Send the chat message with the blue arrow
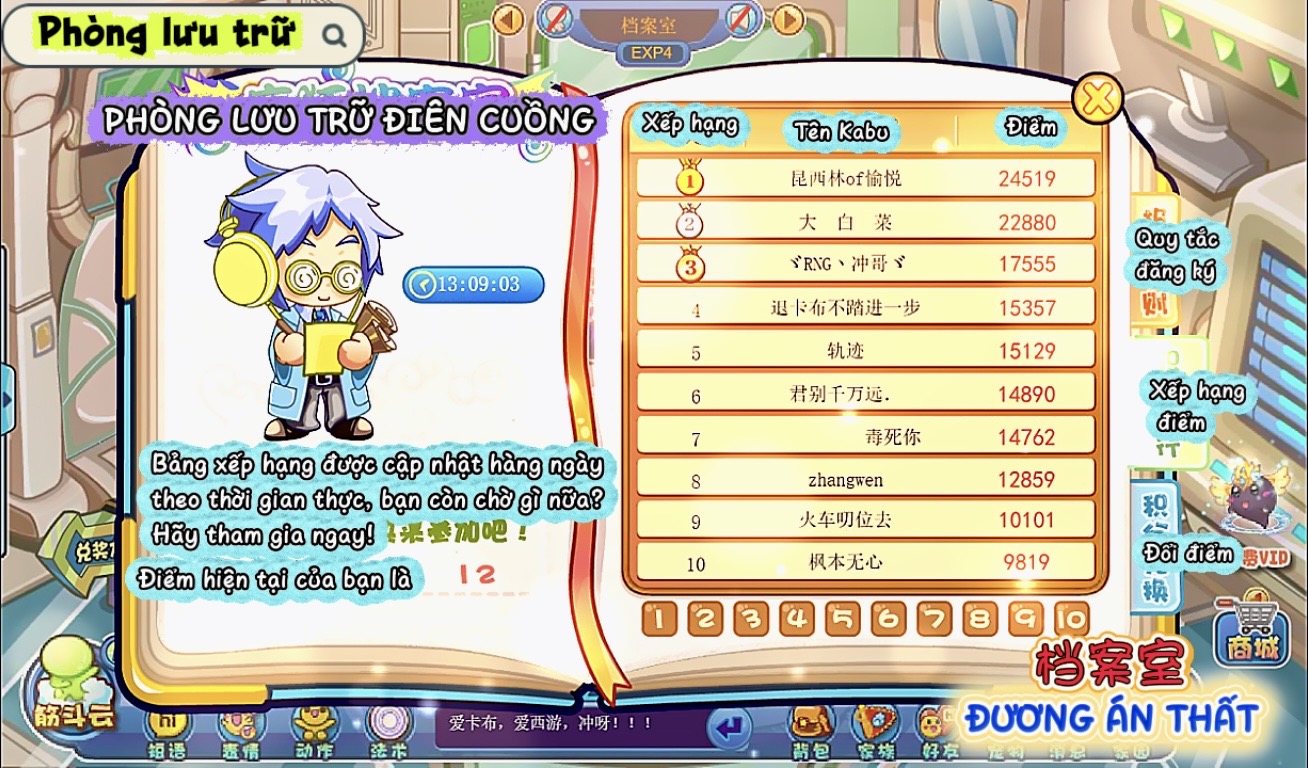 point(729,726)
